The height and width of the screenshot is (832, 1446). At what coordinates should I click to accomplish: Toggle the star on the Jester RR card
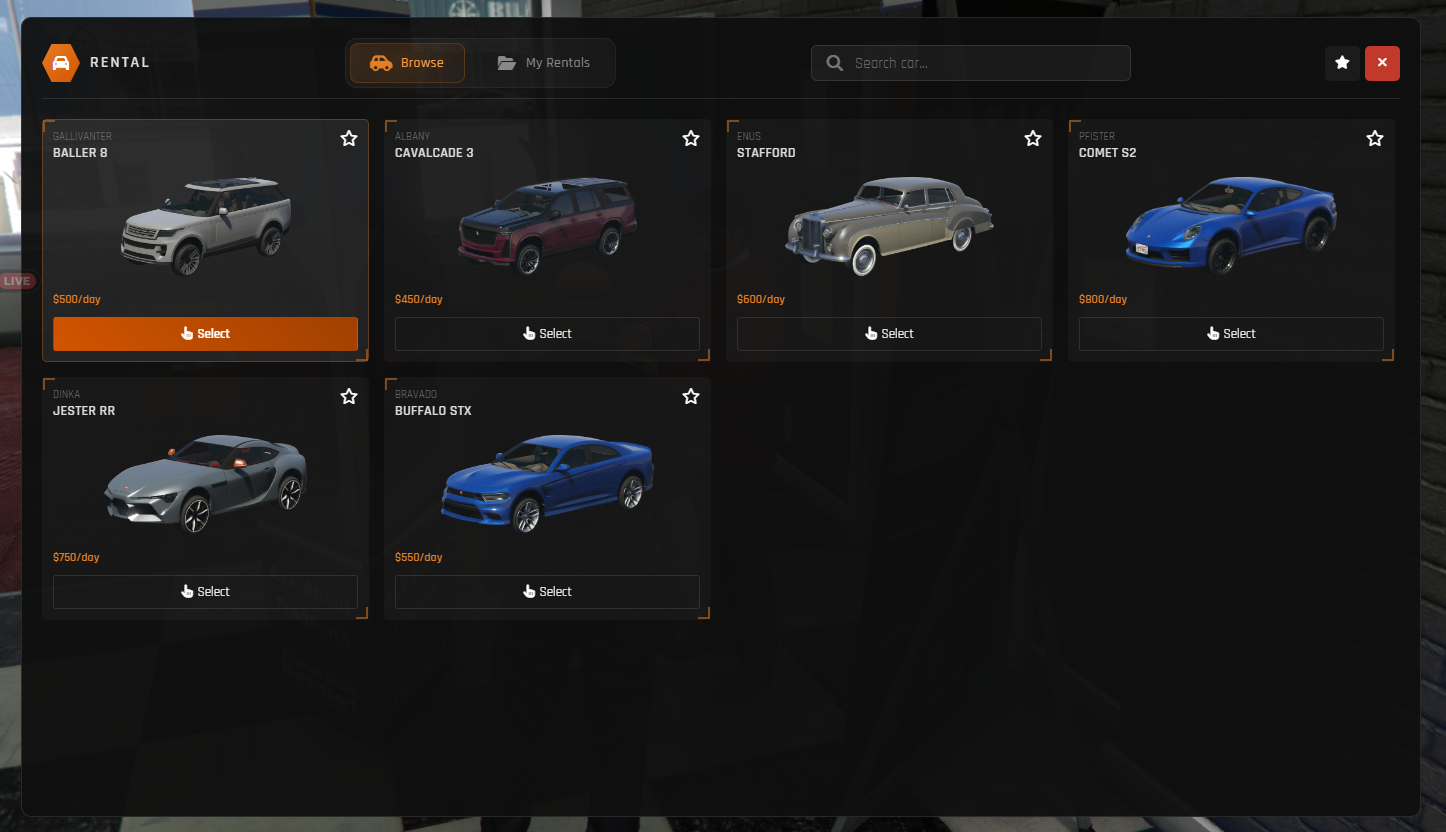tap(348, 396)
